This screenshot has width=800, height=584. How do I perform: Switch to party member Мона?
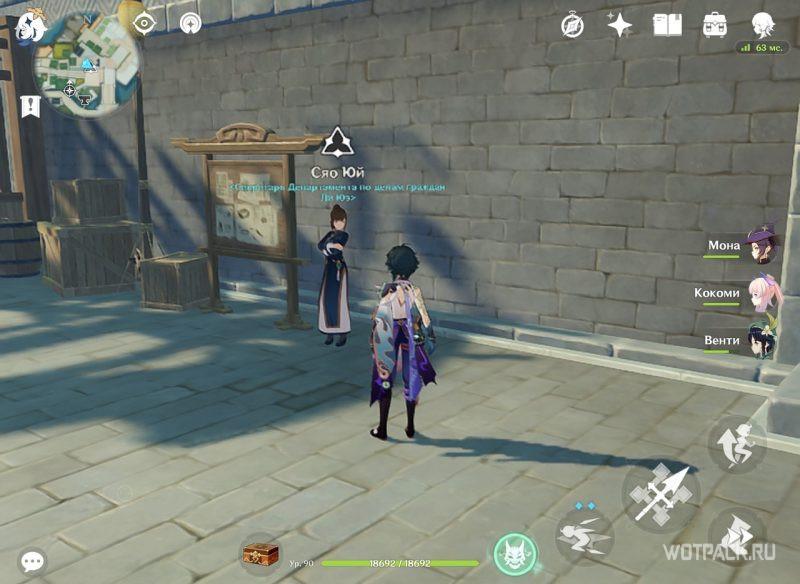763,245
